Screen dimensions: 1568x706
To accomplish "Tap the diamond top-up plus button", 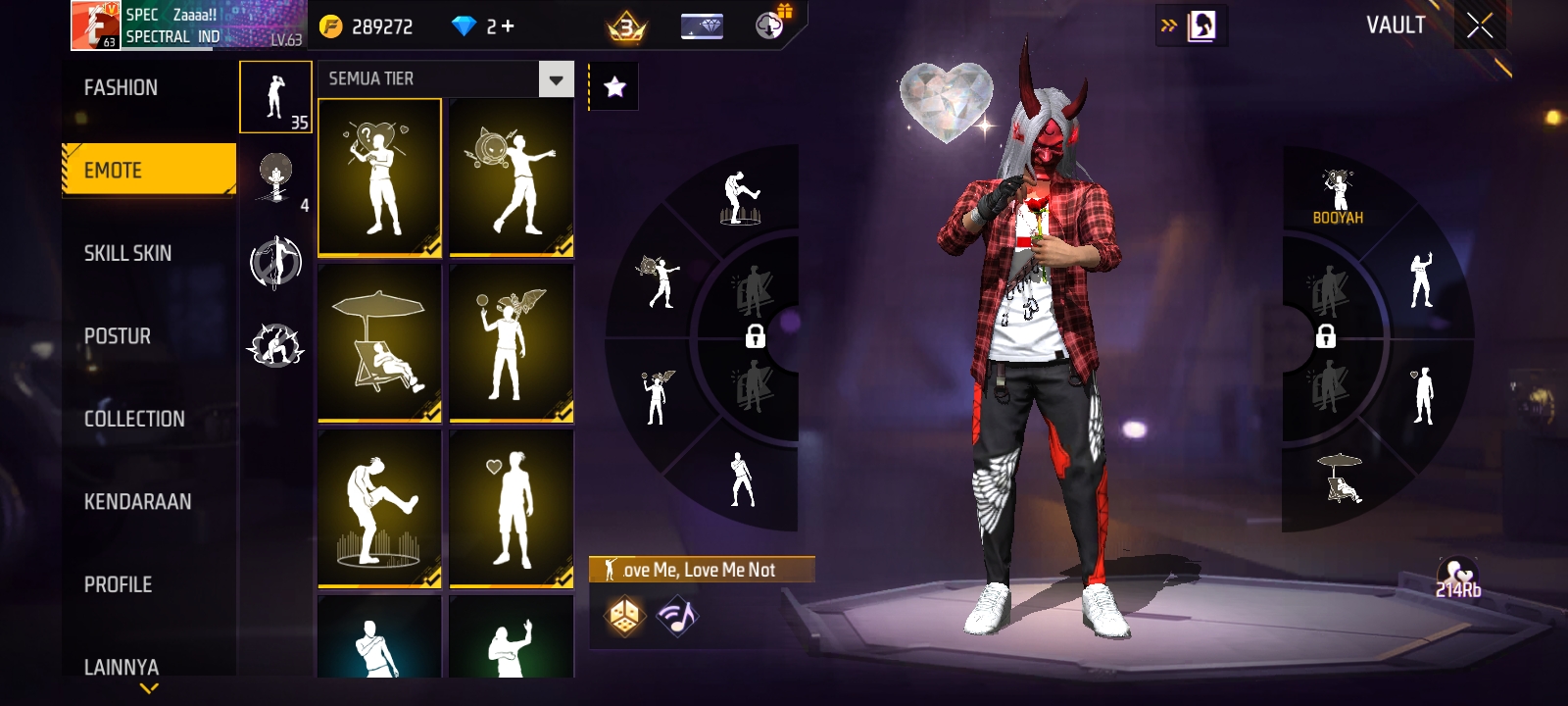I will (x=508, y=26).
